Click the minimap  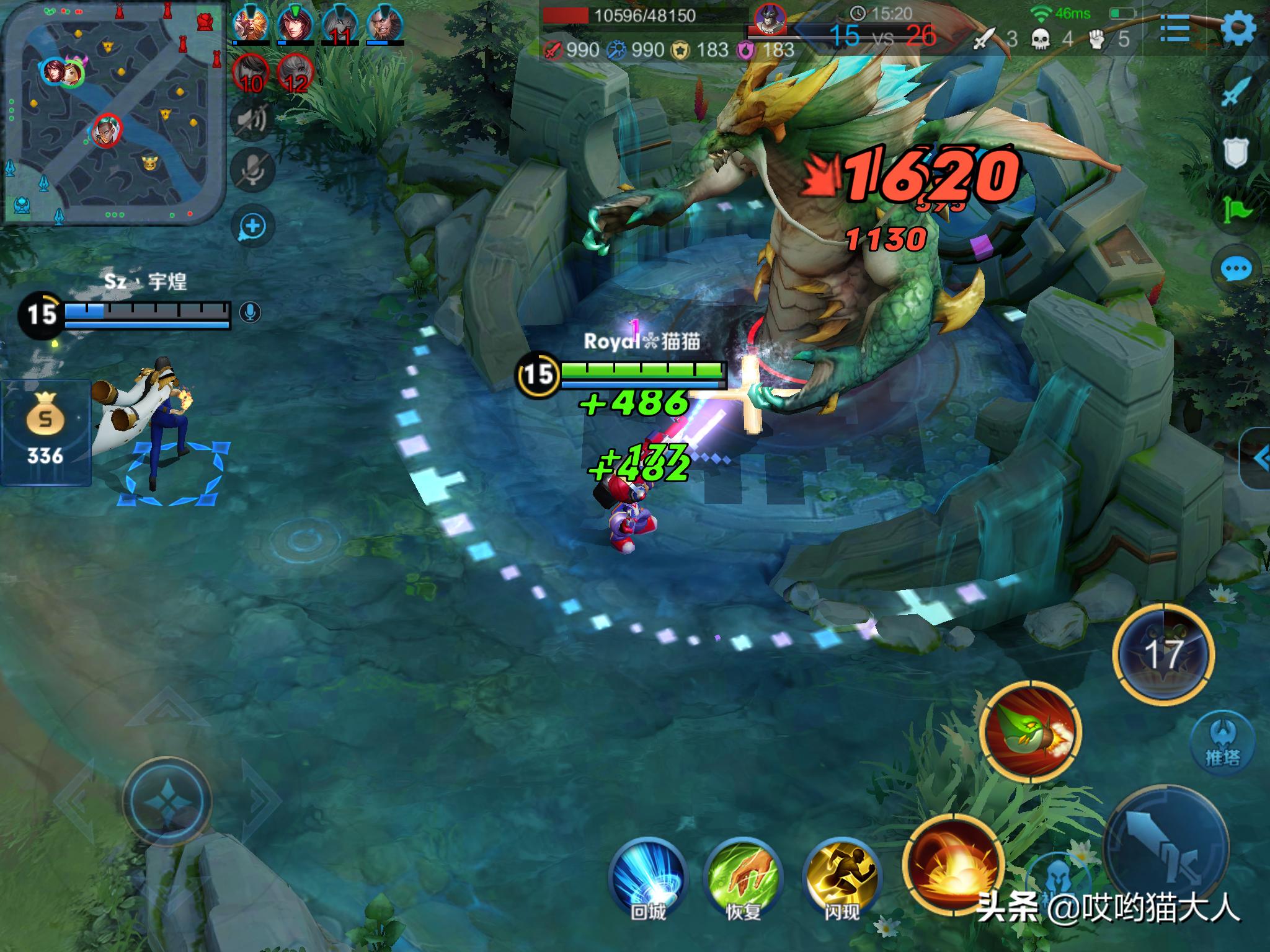pos(113,112)
